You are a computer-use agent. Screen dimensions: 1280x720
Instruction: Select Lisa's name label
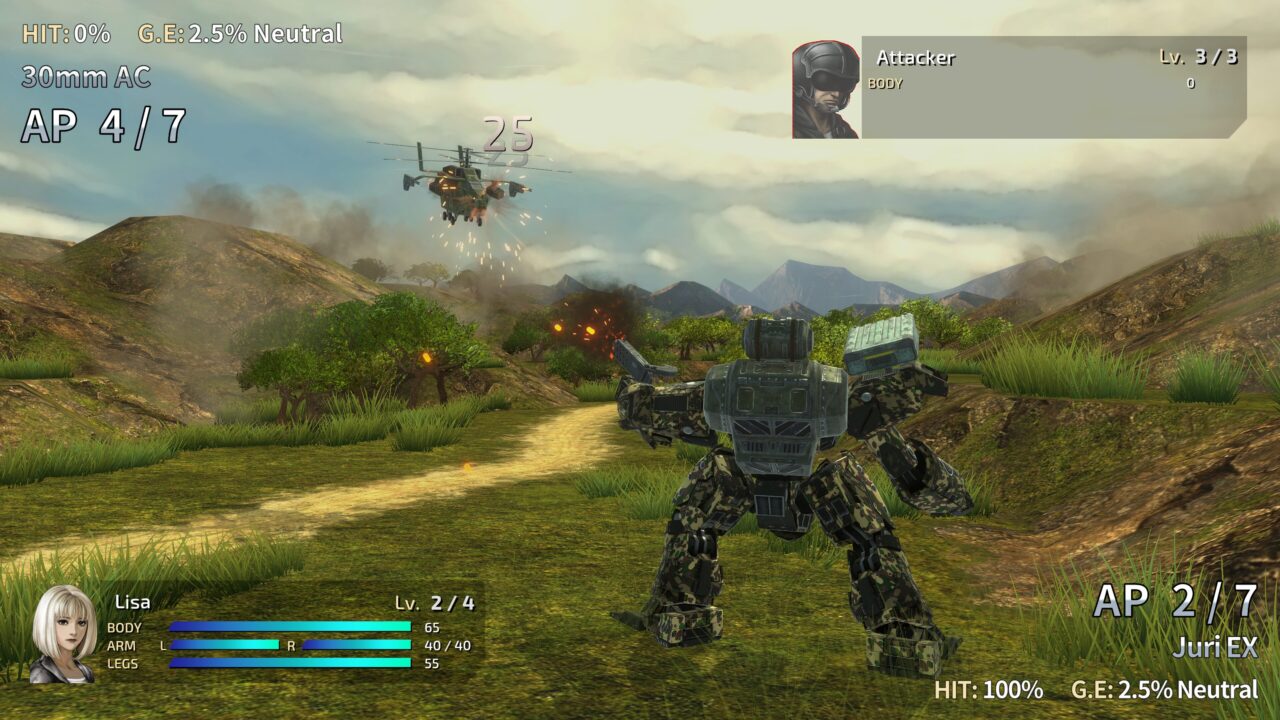pos(131,602)
